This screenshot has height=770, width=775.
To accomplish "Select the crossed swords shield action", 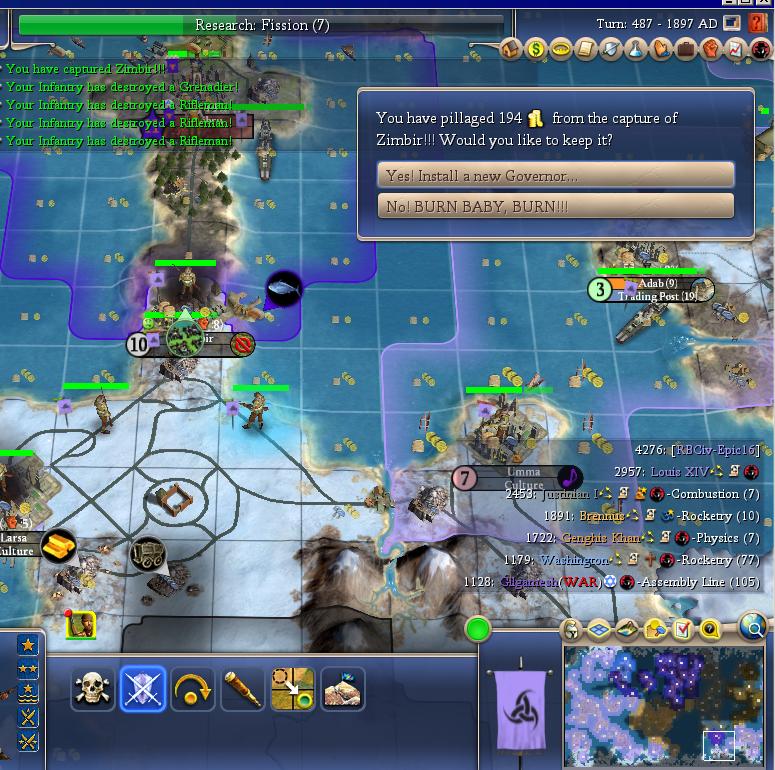I will (142, 689).
